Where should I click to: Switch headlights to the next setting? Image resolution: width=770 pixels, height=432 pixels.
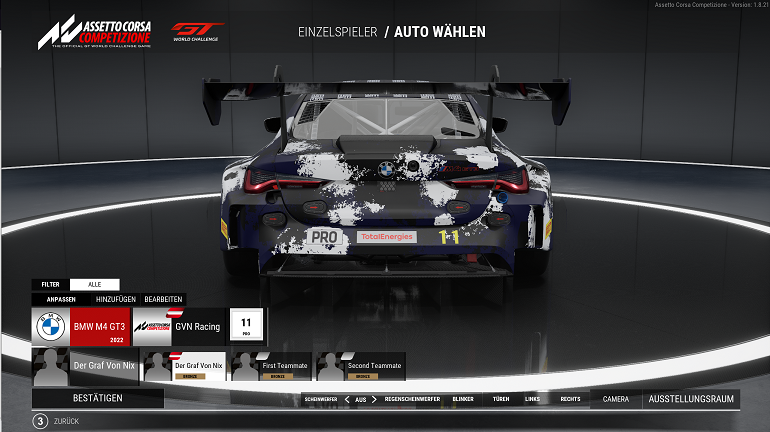374,399
